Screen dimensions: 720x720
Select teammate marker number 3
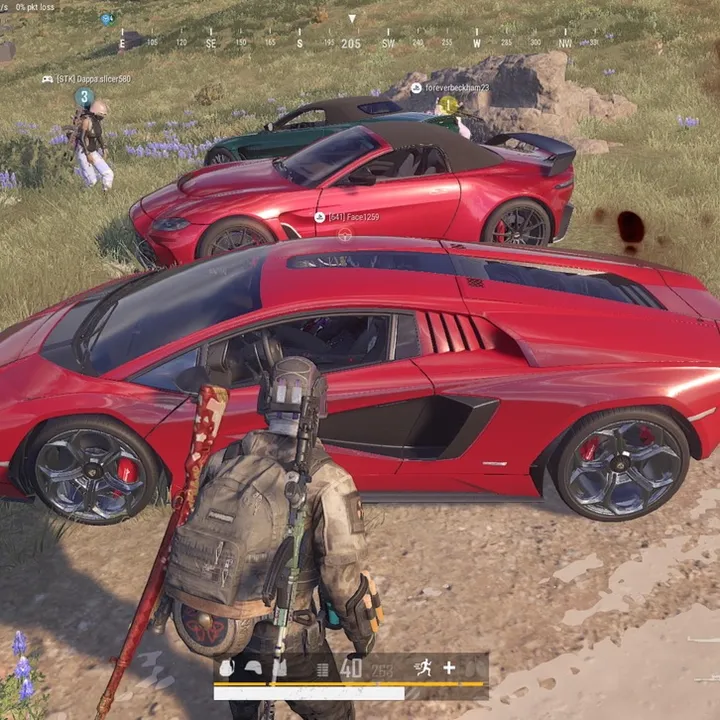[x=84, y=97]
